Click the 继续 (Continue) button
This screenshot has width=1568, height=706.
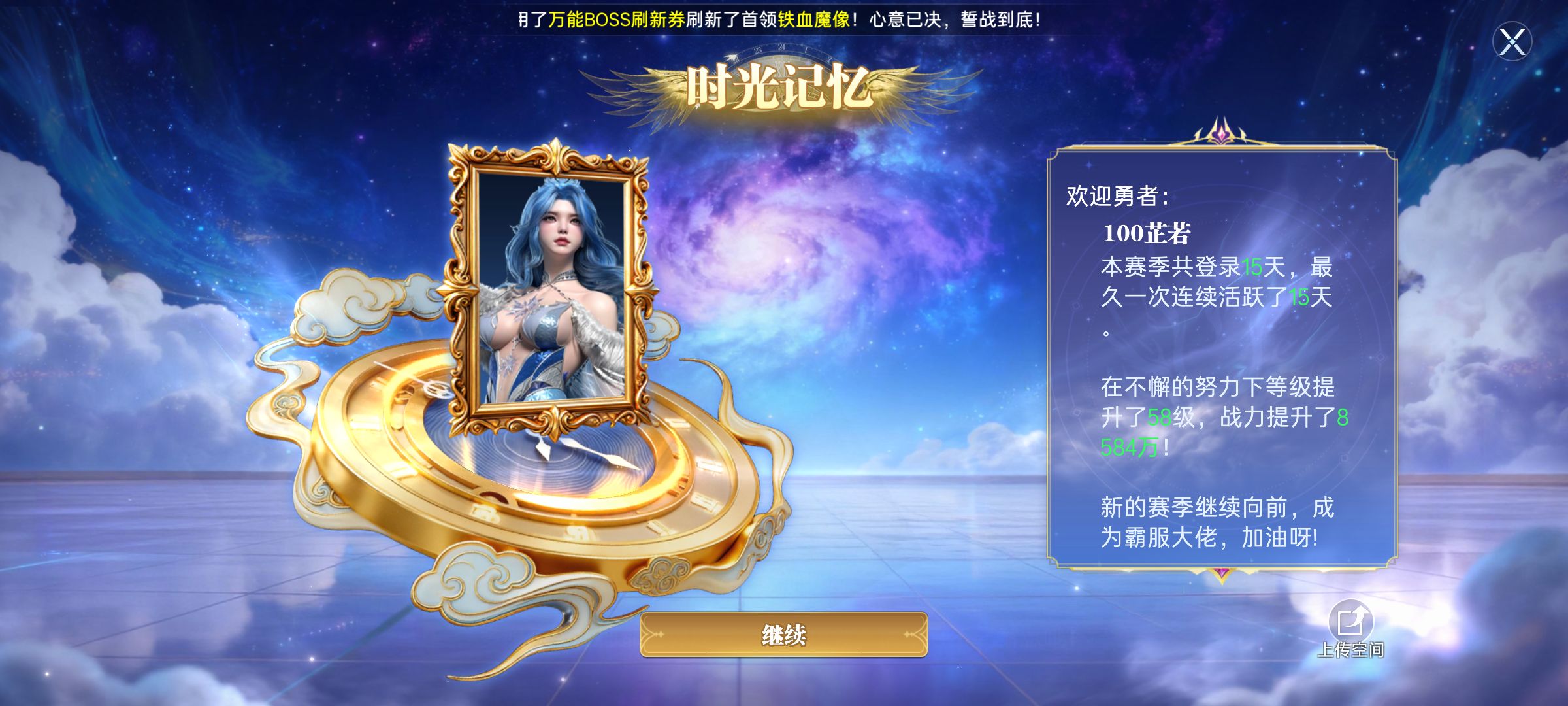pyautogui.click(x=783, y=634)
